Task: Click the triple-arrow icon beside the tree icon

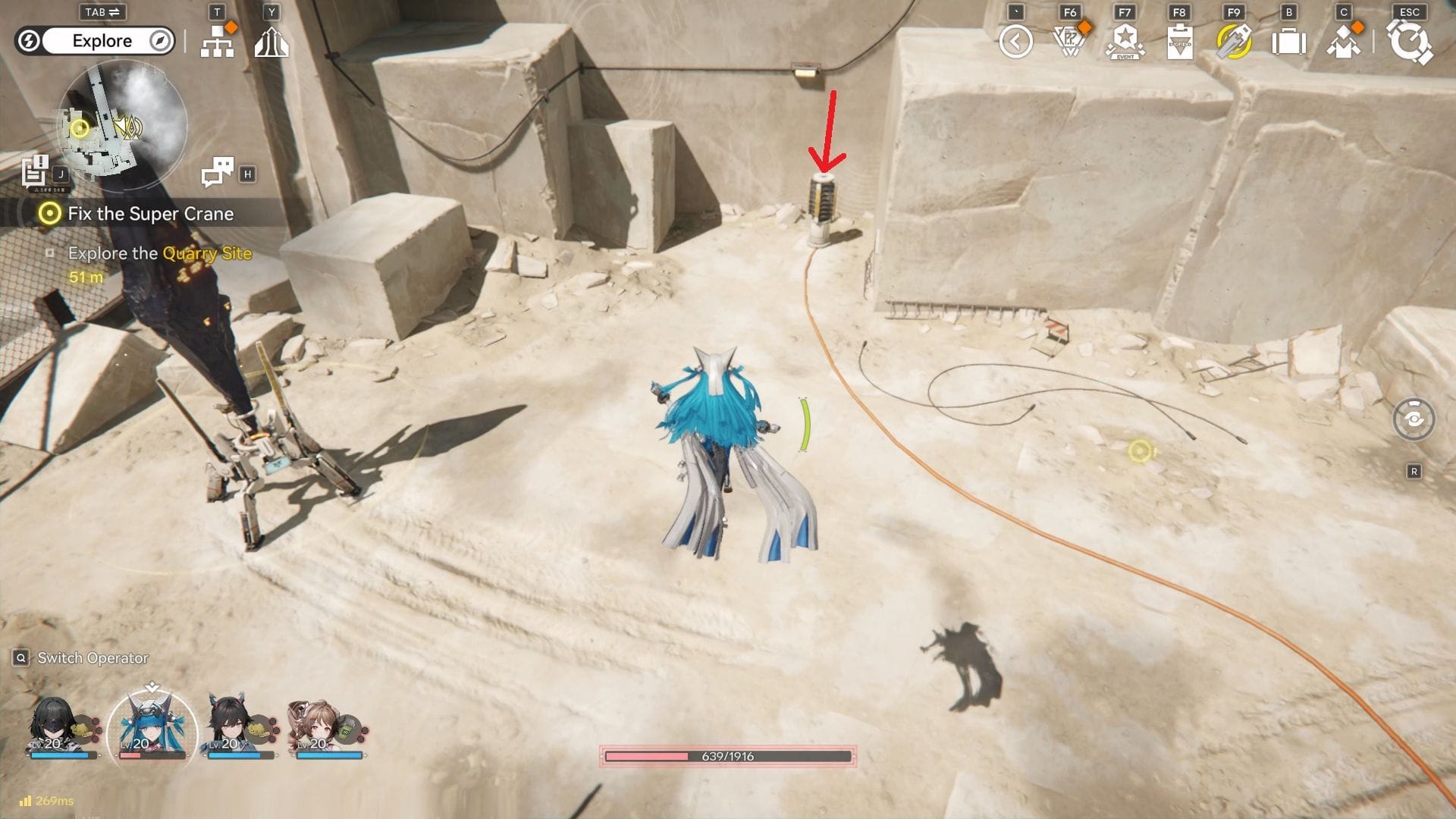Action: click(x=271, y=43)
